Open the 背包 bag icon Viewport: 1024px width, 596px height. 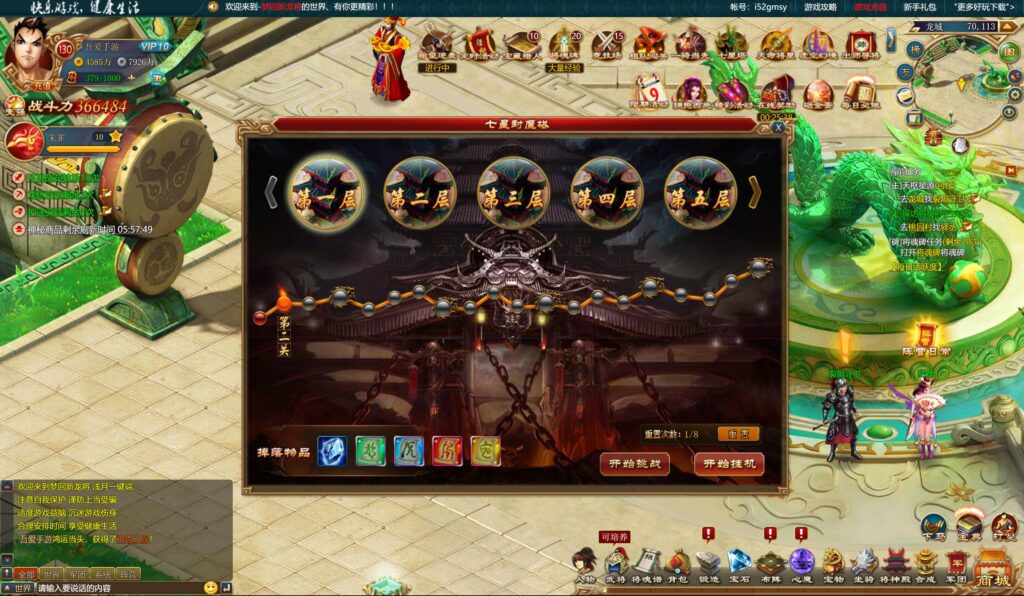(677, 564)
